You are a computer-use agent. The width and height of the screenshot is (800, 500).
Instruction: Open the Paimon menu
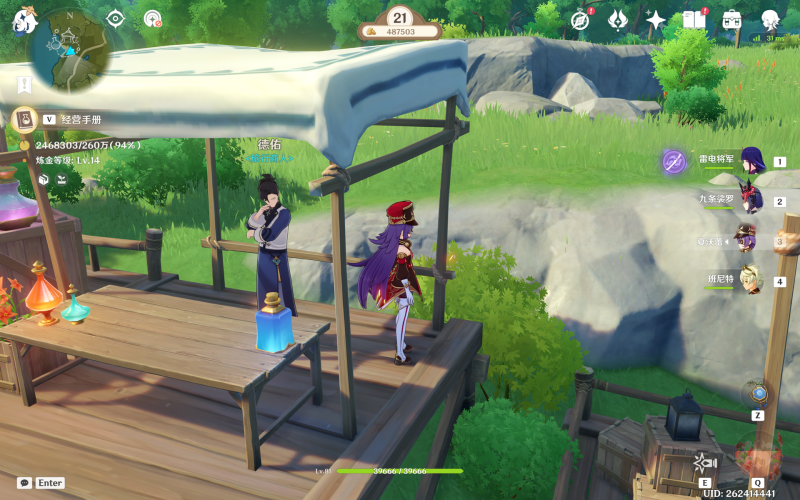pyautogui.click(x=22, y=18)
